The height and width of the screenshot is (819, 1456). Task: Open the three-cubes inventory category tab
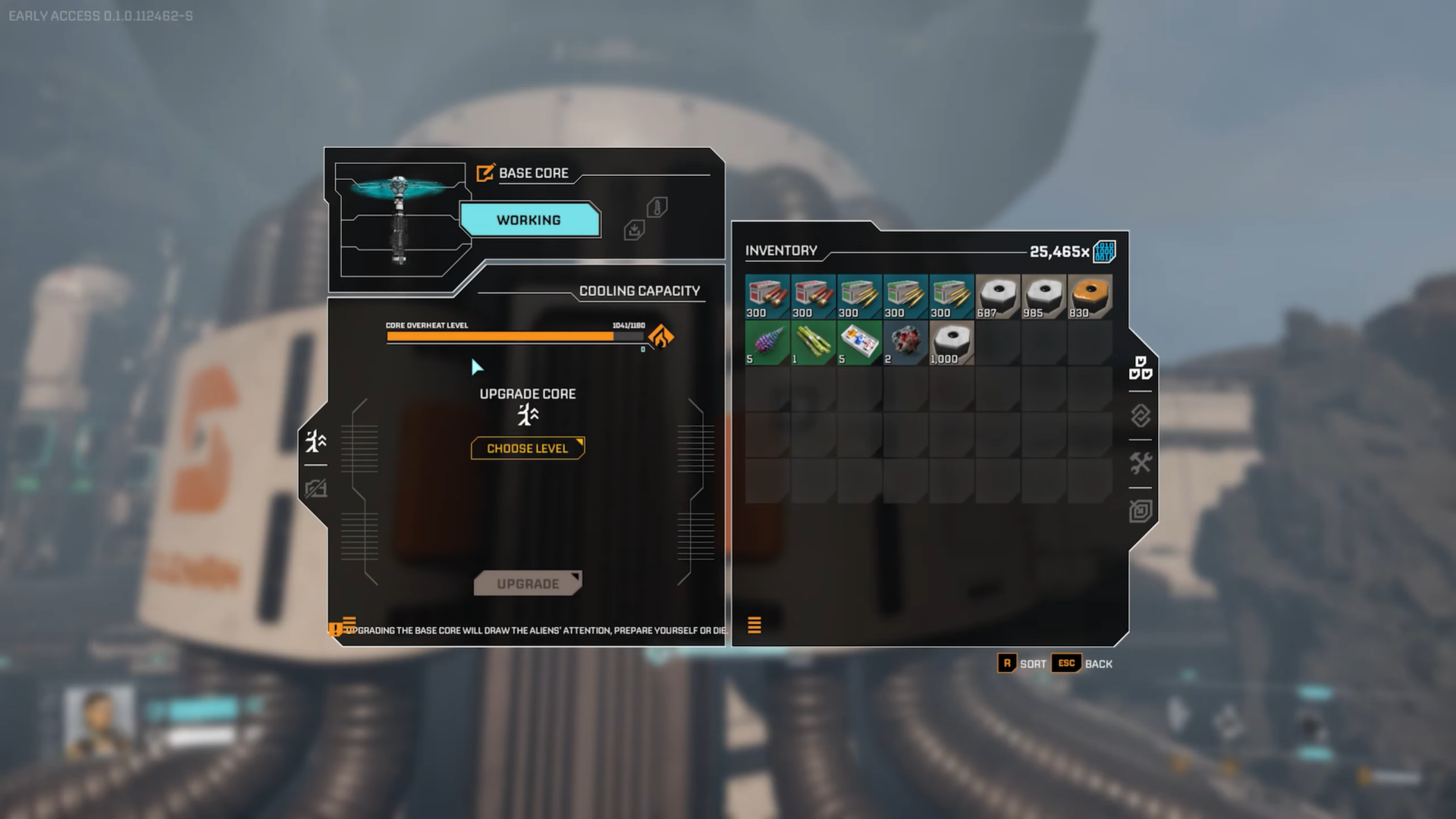[x=1141, y=368]
